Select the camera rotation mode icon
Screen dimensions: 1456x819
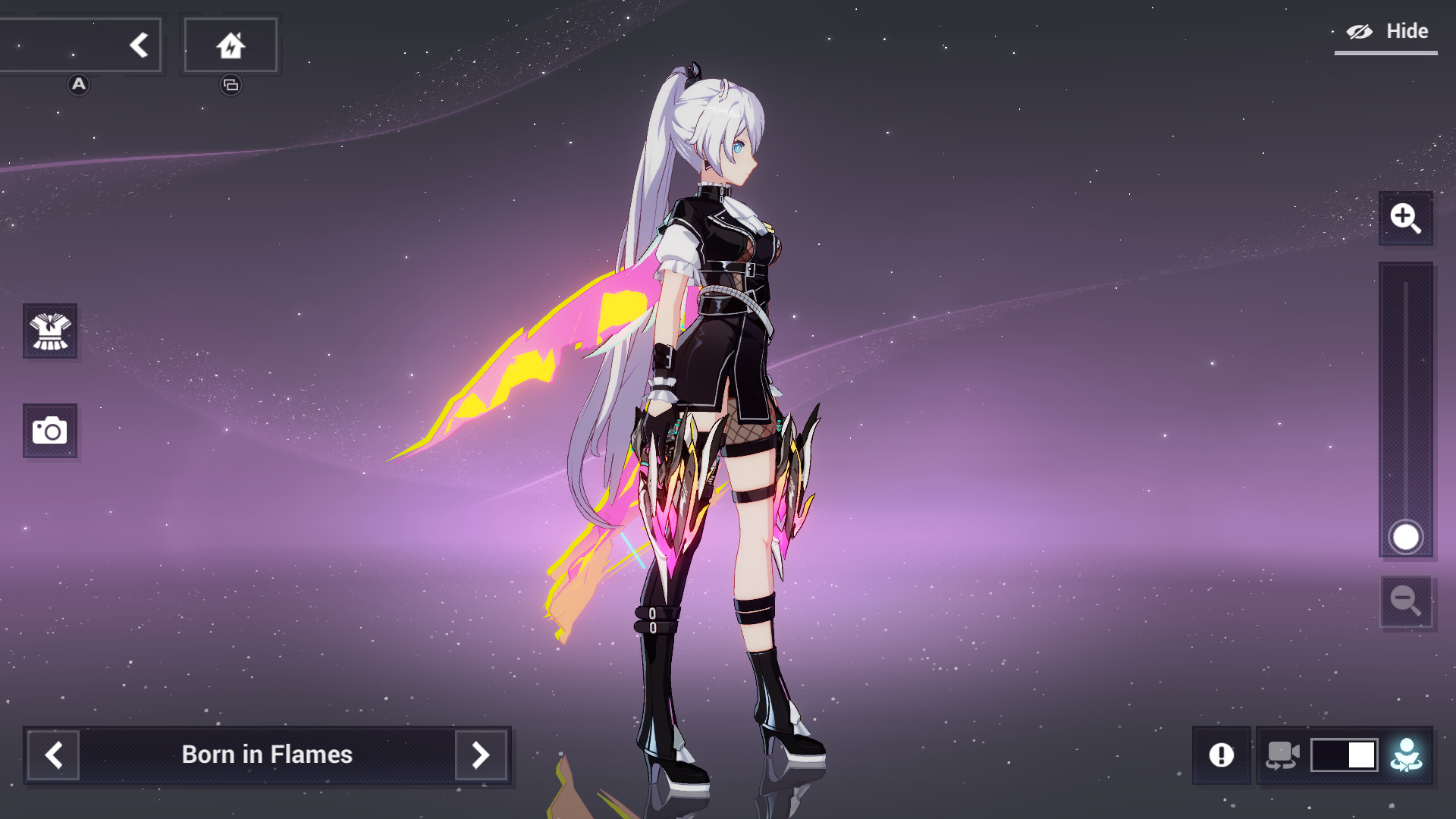coord(1283,755)
